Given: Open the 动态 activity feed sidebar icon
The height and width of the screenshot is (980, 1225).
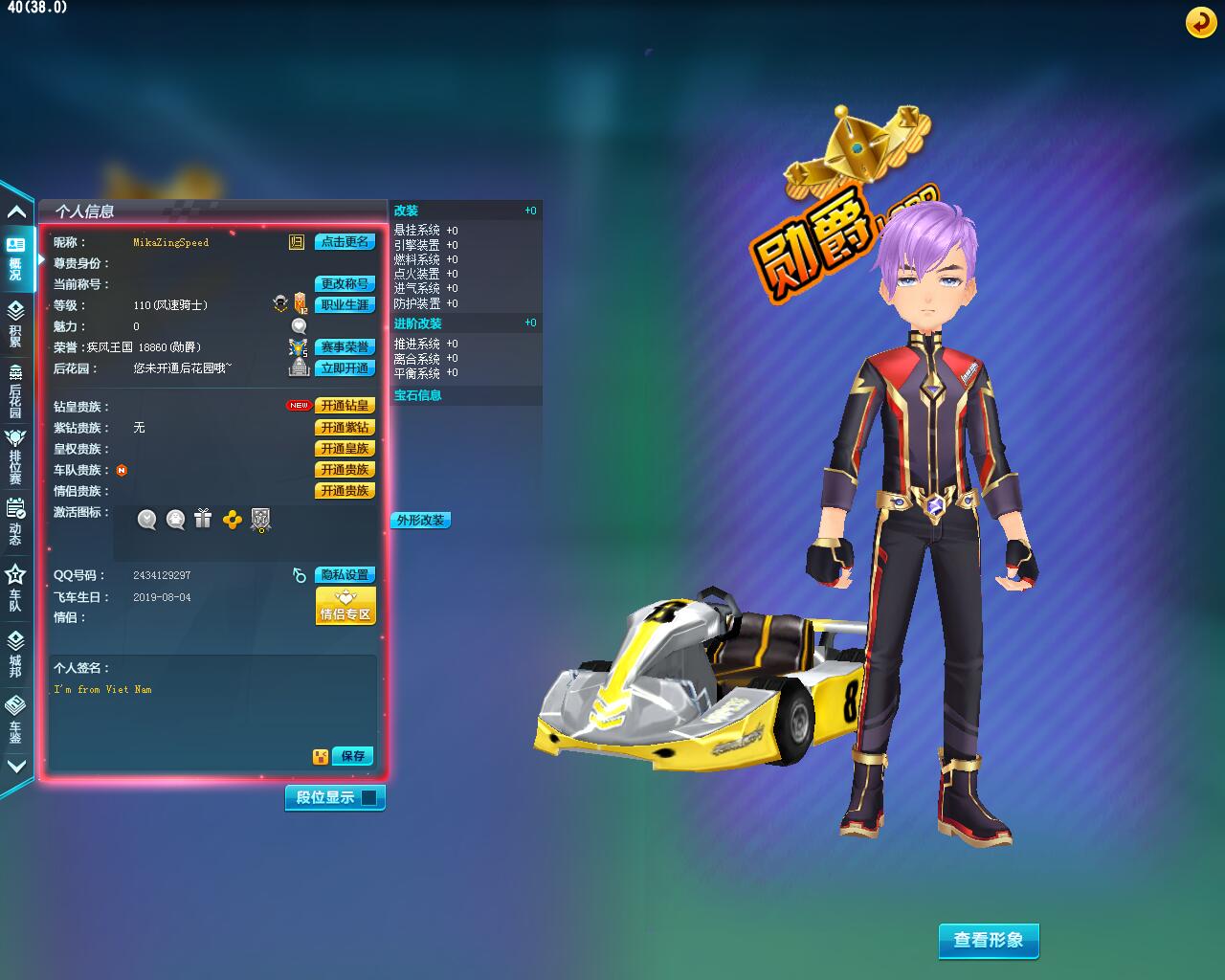Looking at the screenshot, I should tap(14, 524).
